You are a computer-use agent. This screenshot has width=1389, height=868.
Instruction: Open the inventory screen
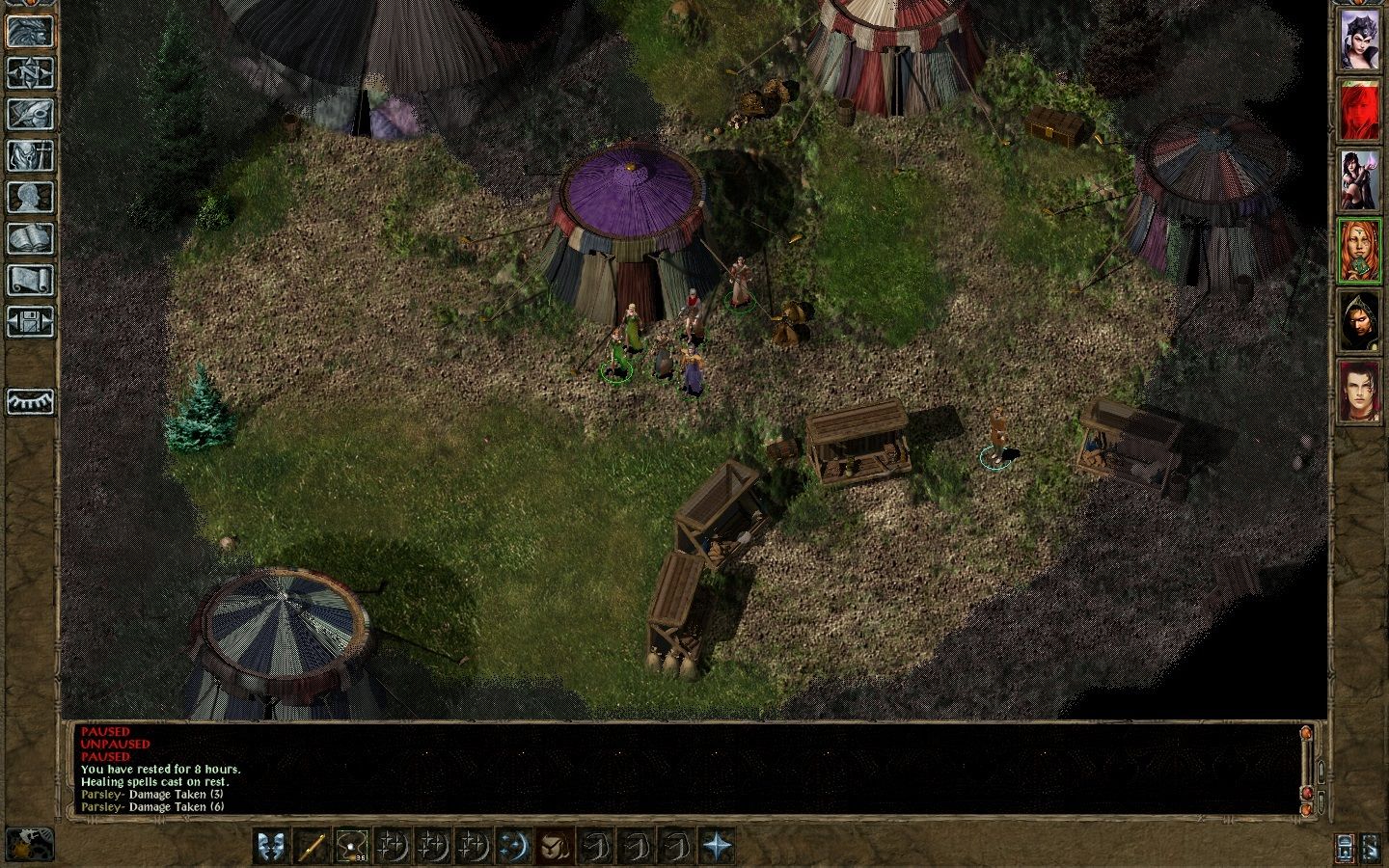pyautogui.click(x=31, y=155)
